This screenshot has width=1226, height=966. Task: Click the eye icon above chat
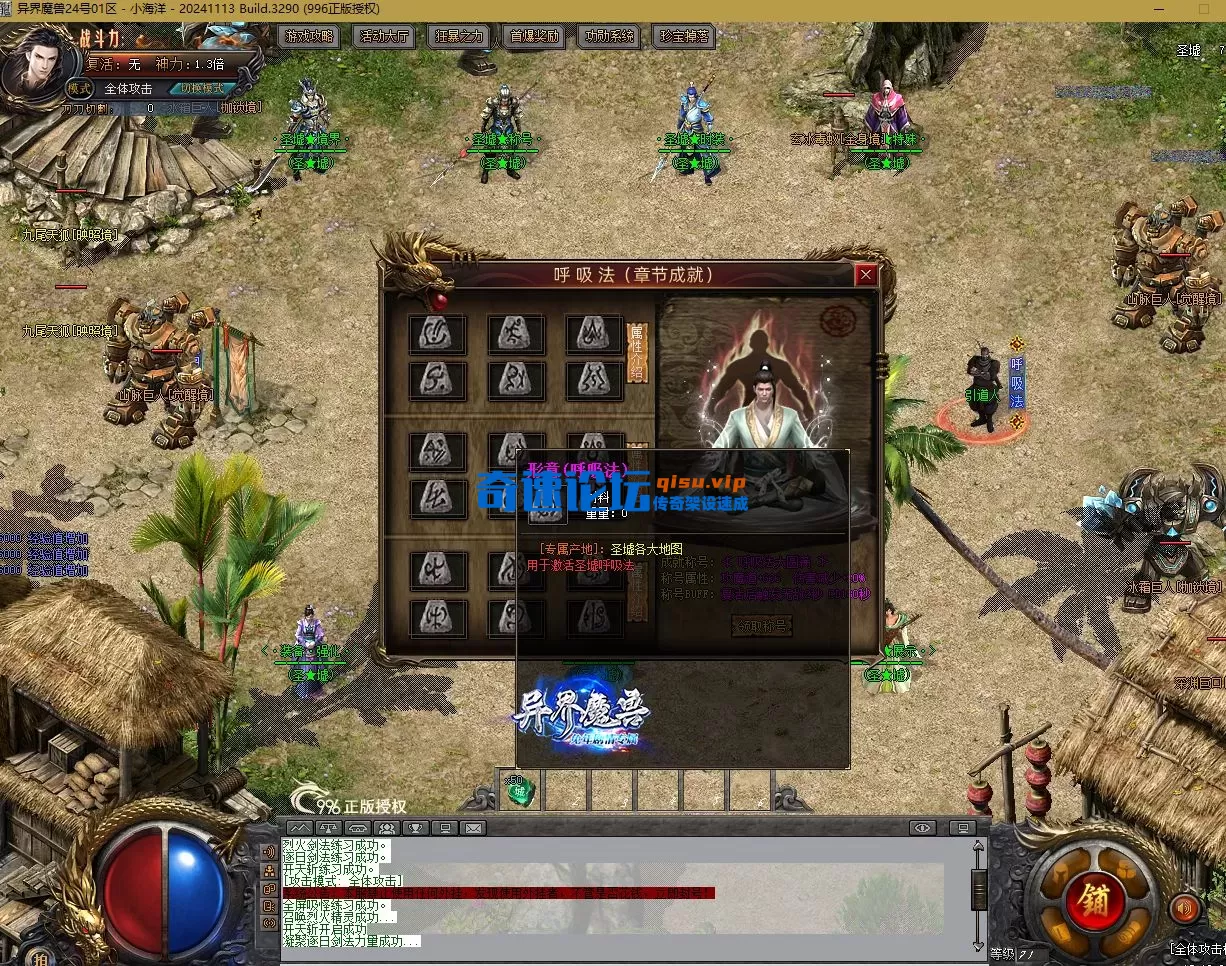point(922,828)
